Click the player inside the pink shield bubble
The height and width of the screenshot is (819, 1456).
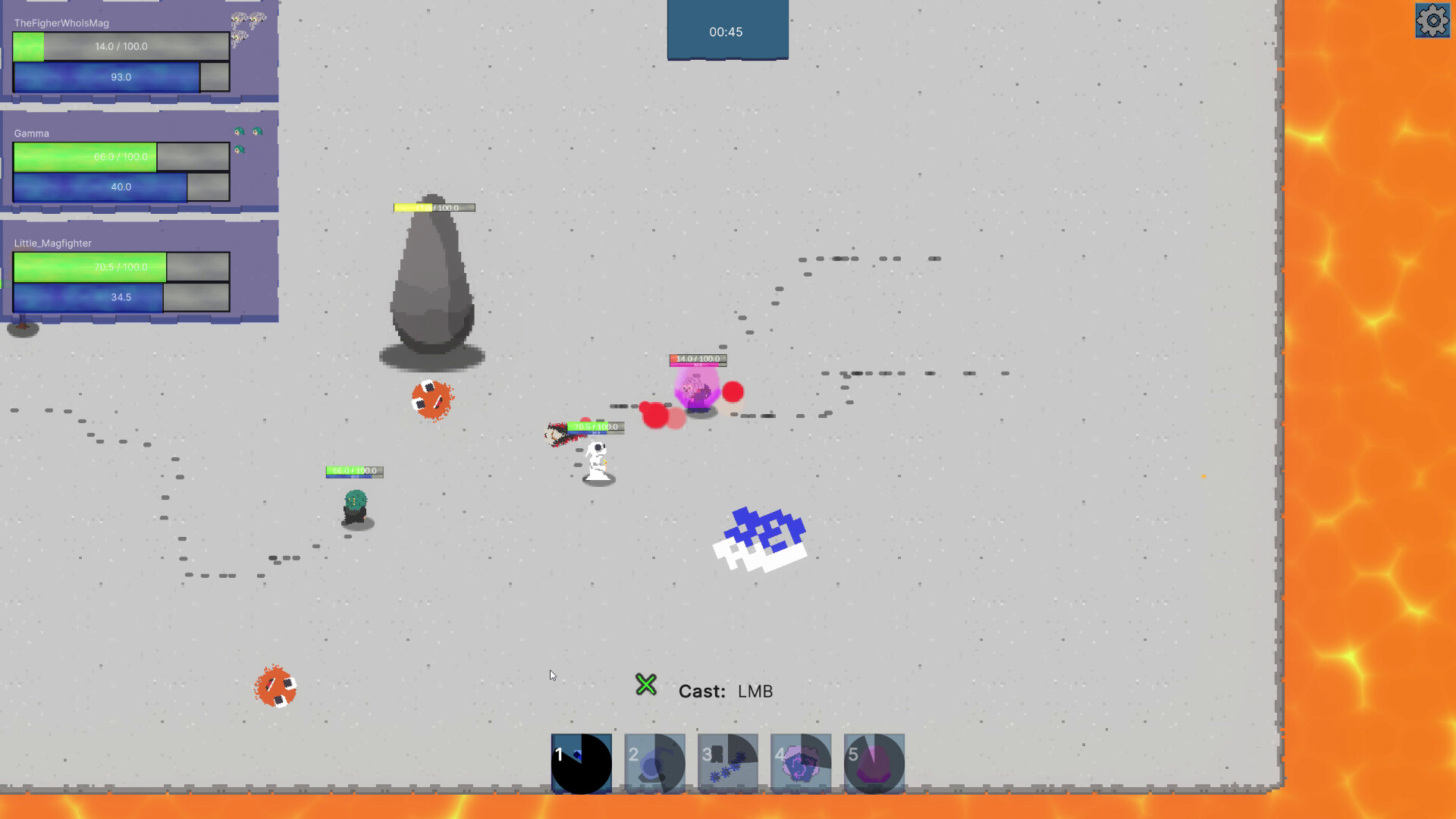(x=696, y=391)
